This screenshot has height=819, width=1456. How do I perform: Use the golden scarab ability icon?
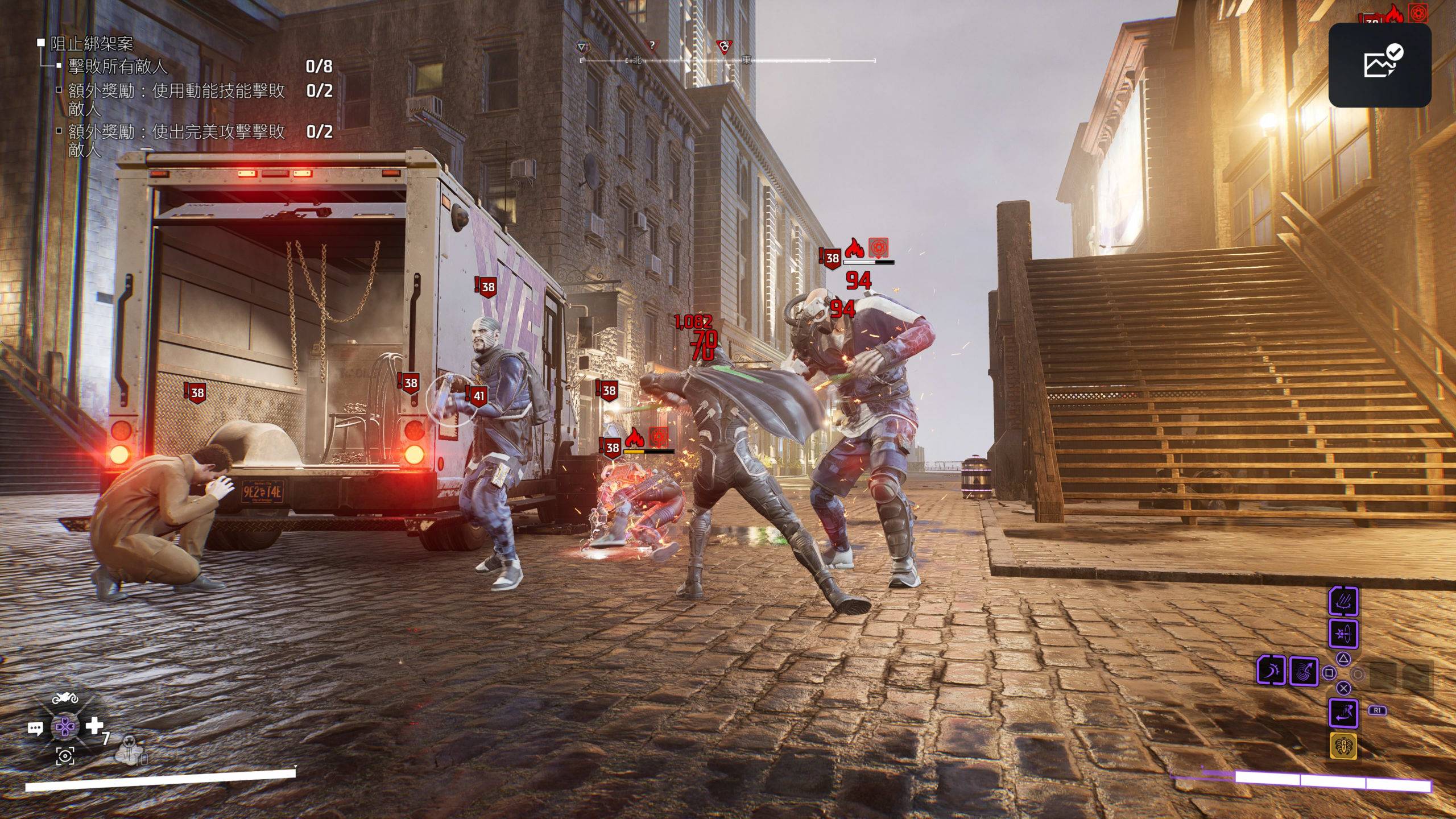(x=1343, y=746)
